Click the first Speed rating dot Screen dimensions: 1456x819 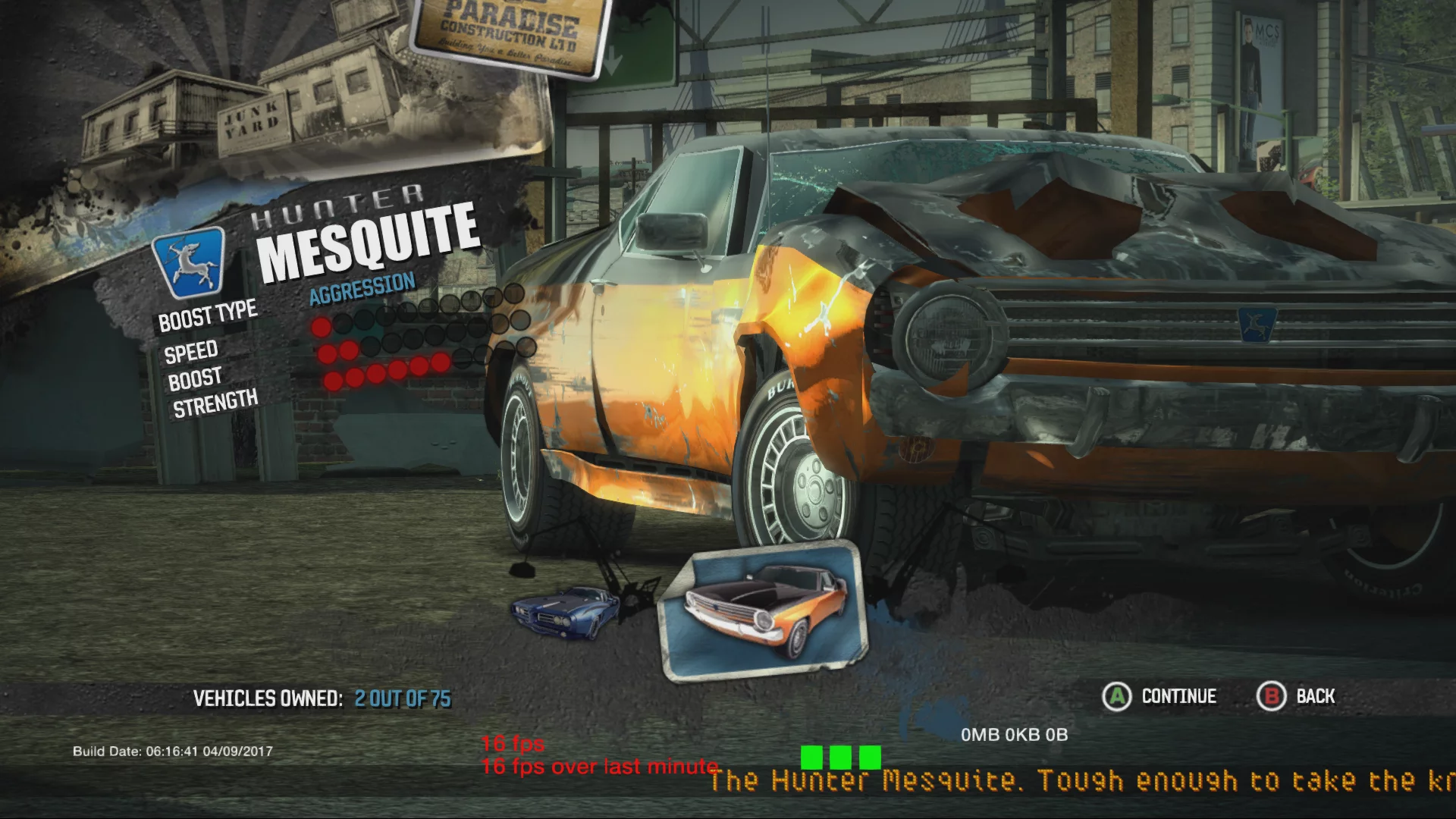(322, 327)
